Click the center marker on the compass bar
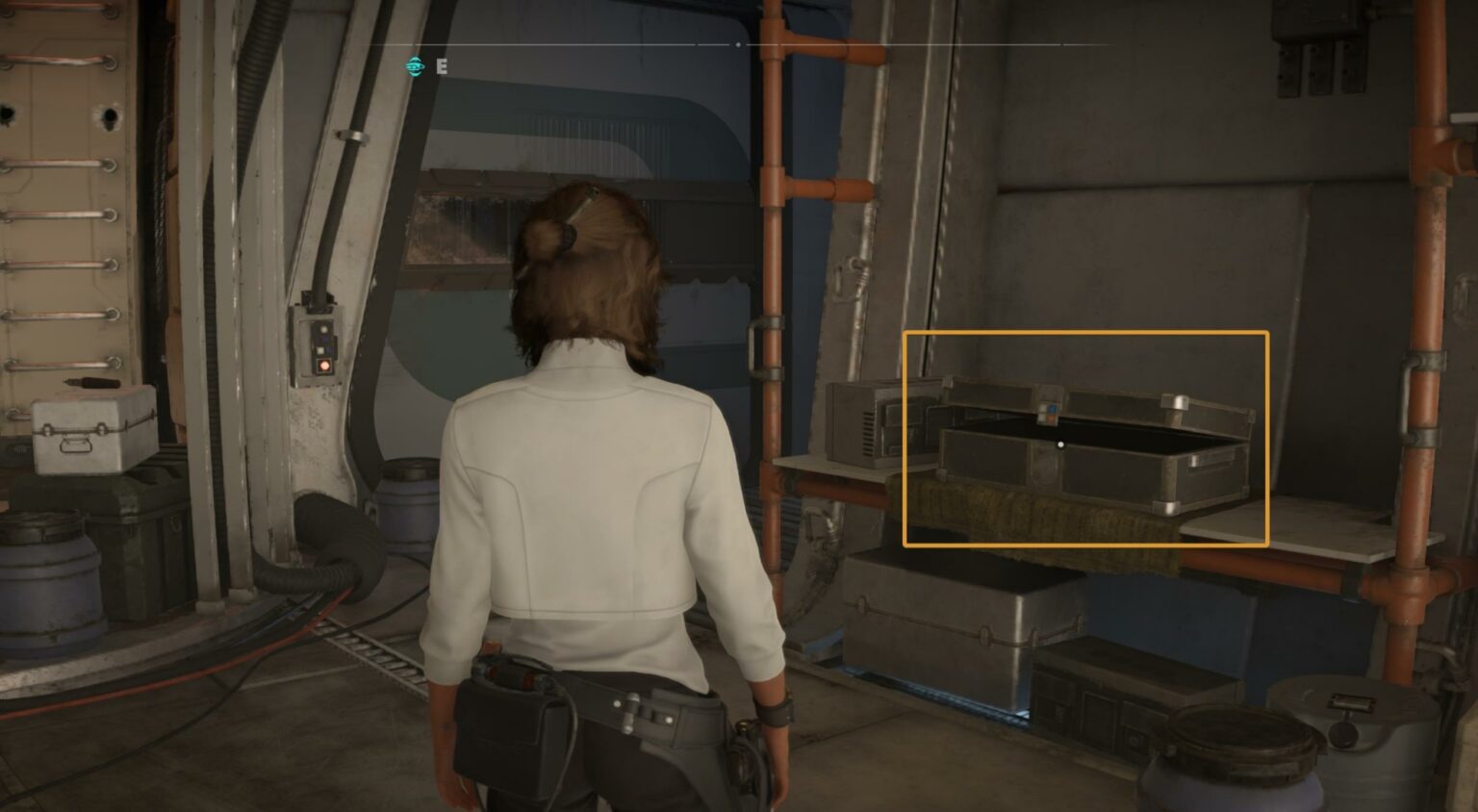Screen dimensions: 1478x812 738,43
